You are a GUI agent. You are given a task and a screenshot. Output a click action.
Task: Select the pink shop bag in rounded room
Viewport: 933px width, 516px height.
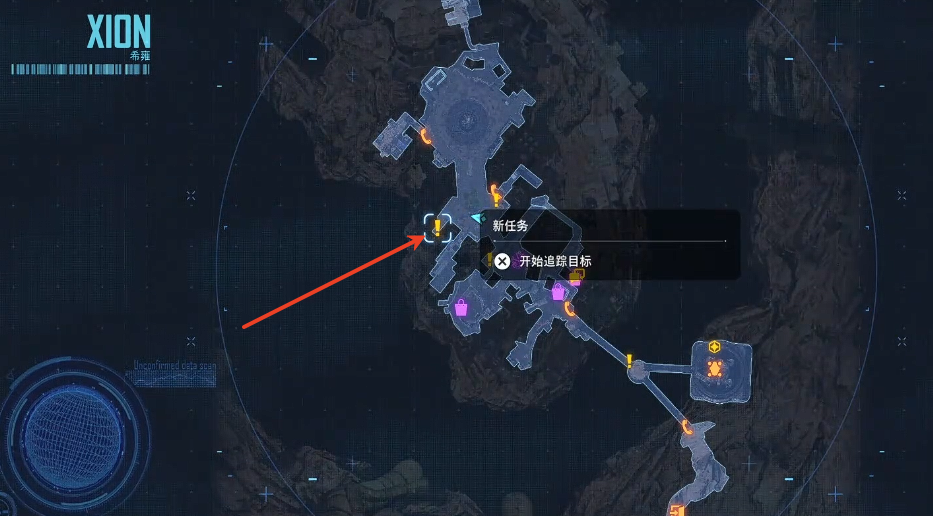pos(462,306)
